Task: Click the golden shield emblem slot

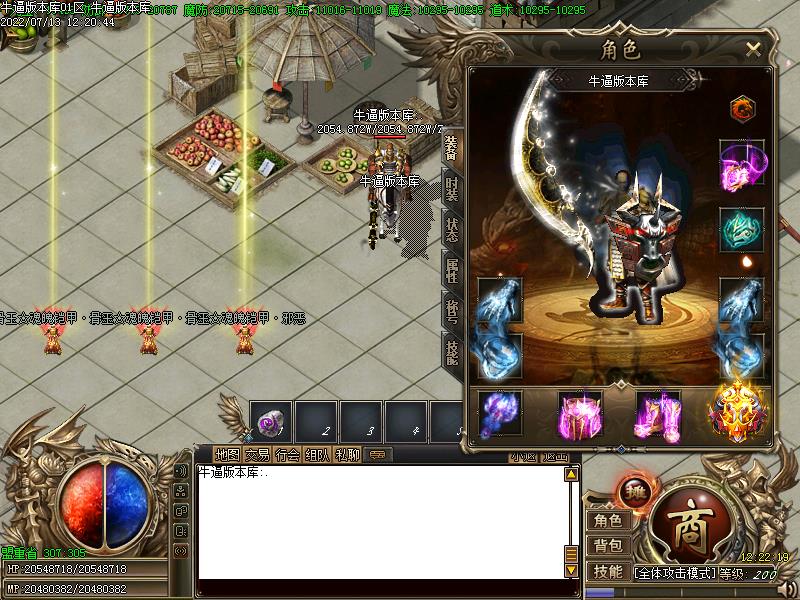Action: pyautogui.click(x=738, y=412)
